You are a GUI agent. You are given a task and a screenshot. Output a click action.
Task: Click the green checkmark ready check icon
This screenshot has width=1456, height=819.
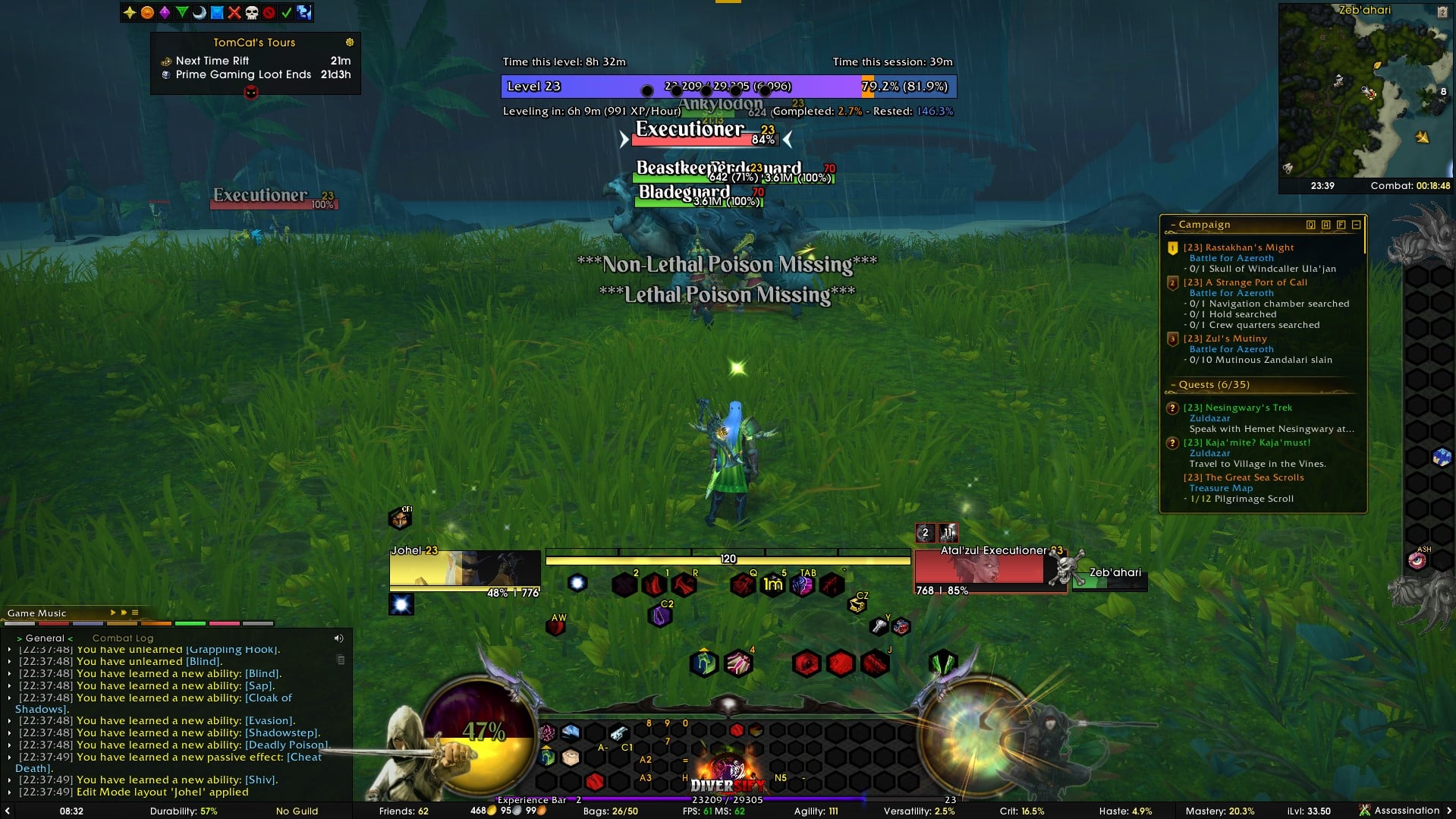pos(287,12)
